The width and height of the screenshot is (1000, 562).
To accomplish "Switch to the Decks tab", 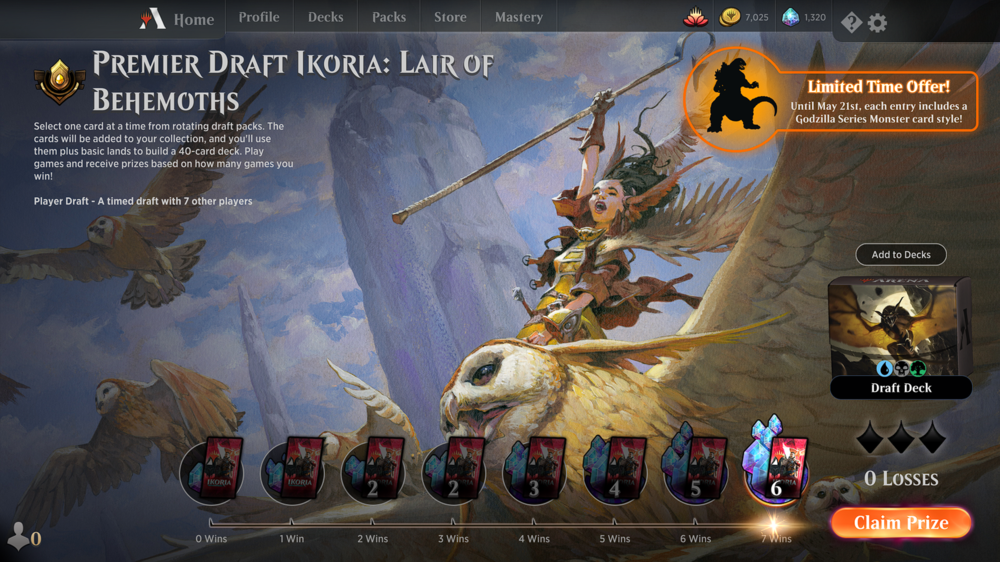I will pos(325,17).
